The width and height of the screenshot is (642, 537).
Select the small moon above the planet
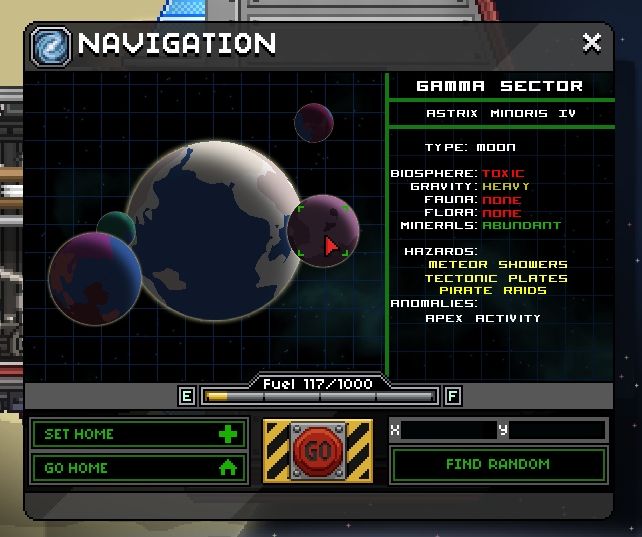(x=313, y=122)
